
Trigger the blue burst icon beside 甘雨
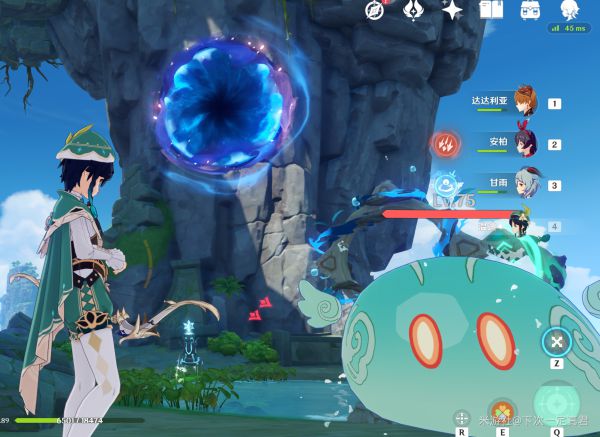(x=445, y=186)
